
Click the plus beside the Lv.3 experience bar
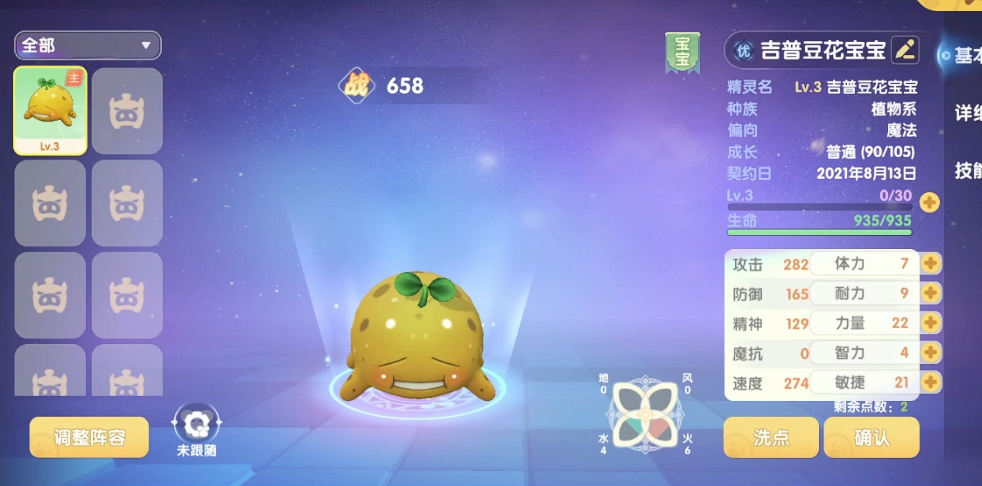[x=929, y=202]
